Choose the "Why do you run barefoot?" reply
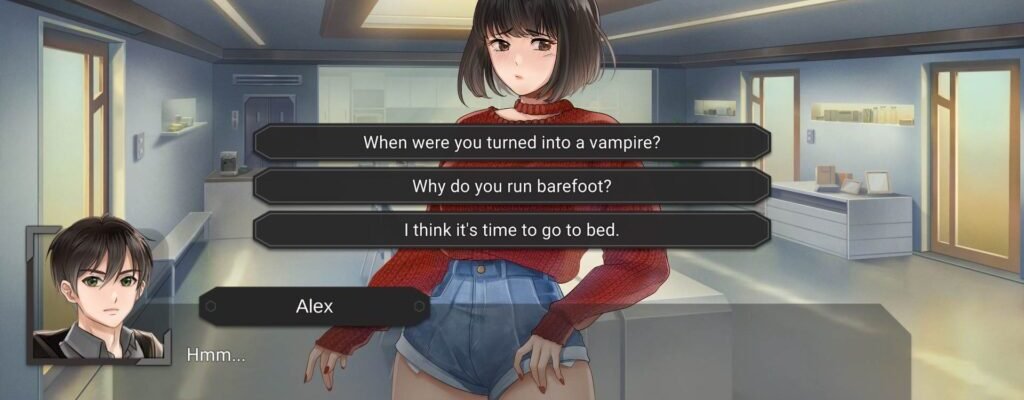 click(511, 186)
